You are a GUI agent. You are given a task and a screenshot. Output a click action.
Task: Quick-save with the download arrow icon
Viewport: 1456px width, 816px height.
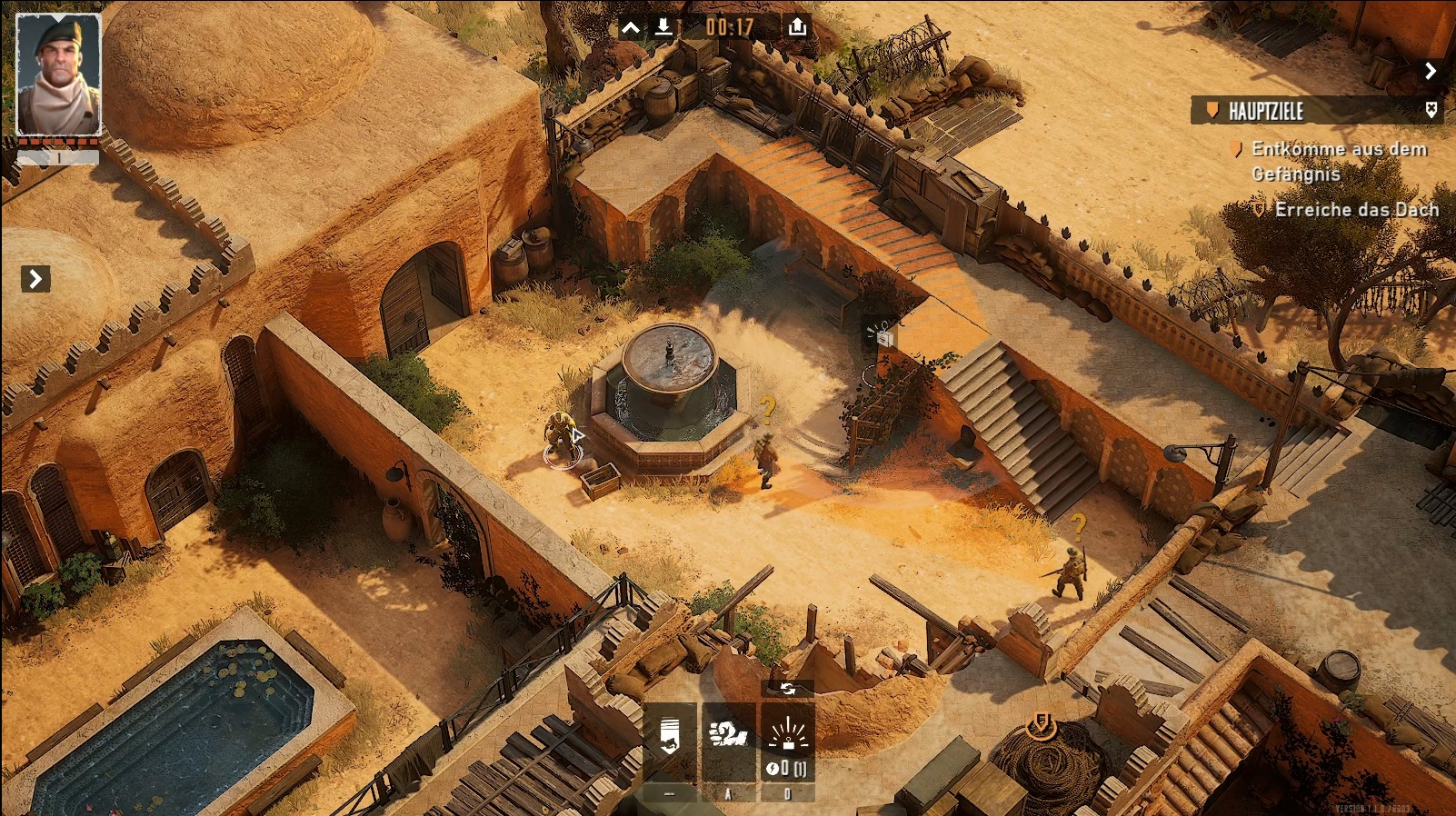(663, 27)
